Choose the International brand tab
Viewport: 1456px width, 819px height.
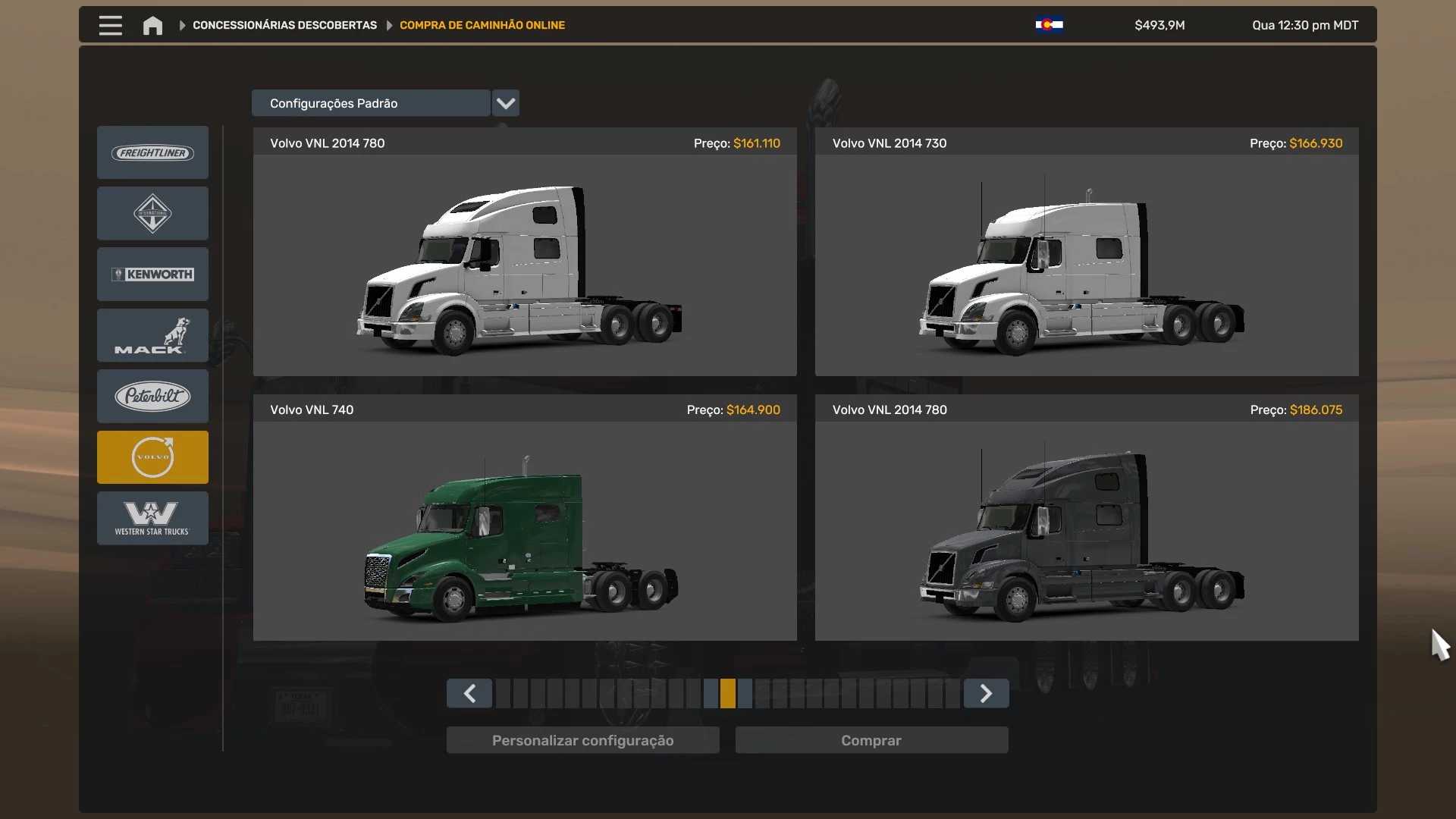(x=152, y=214)
